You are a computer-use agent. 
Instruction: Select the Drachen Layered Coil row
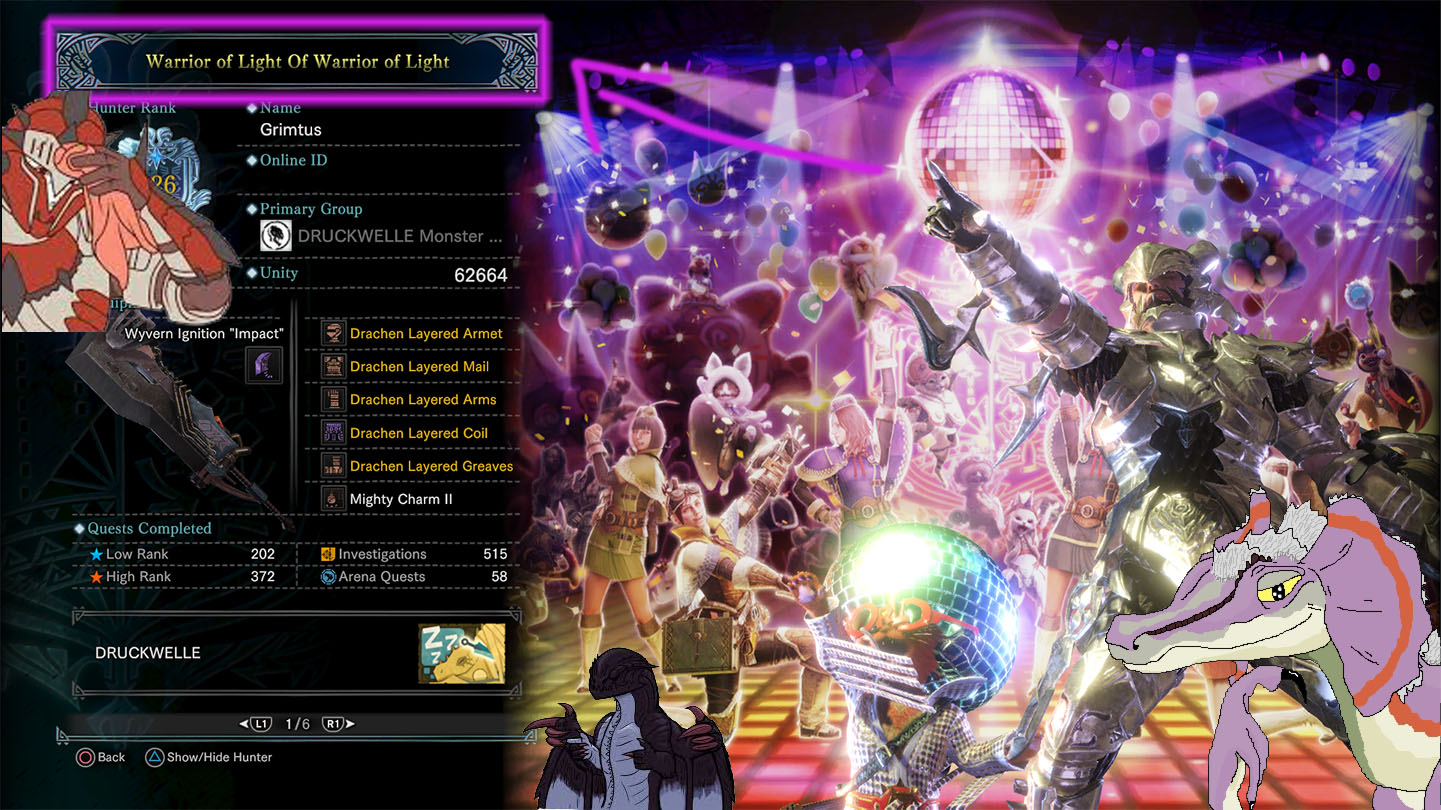coord(419,433)
